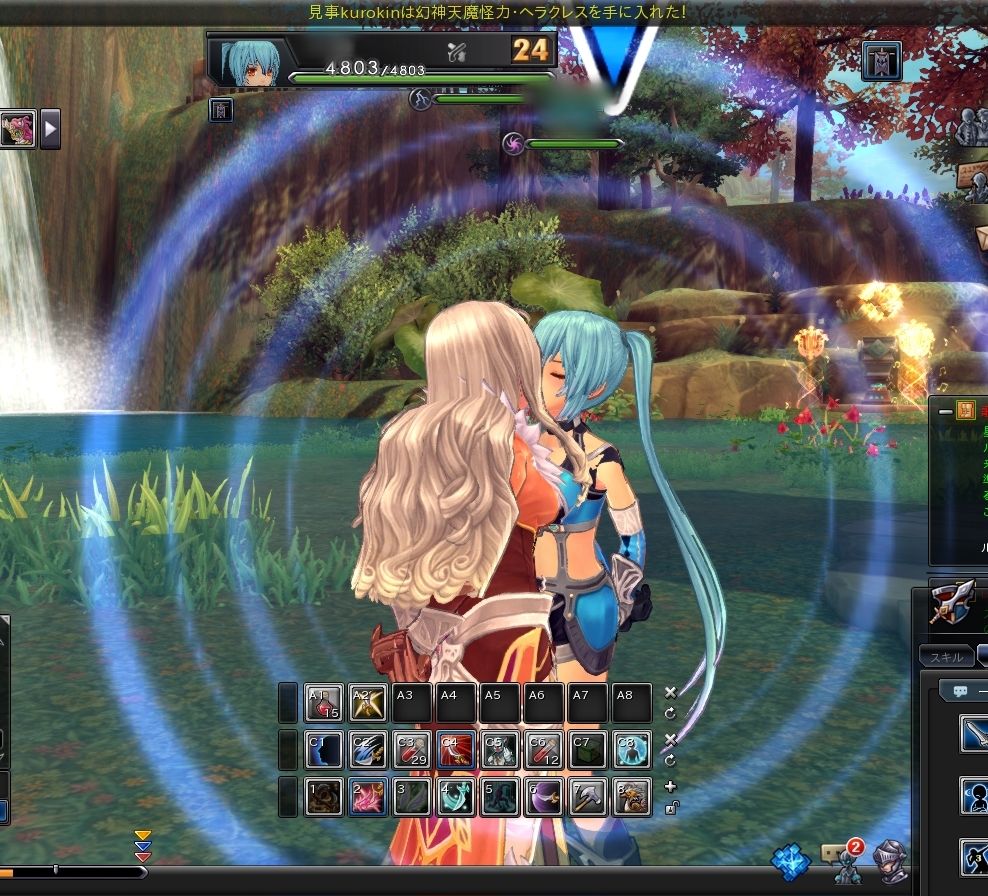Viewport: 988px width, 896px height.
Task: Activate the purple orb skill in slot 6
Action: click(543, 797)
